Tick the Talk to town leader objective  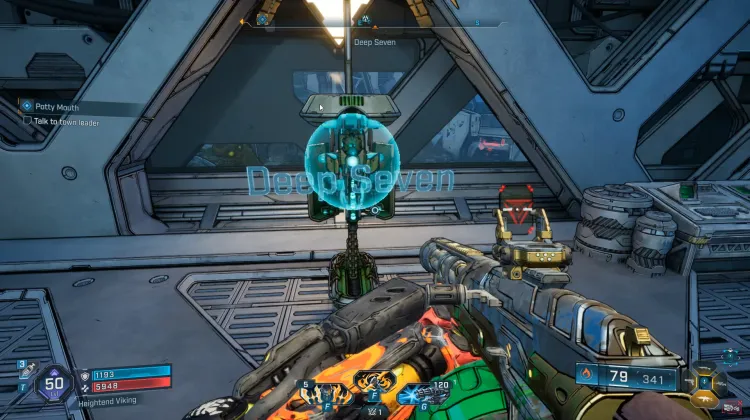[28, 120]
